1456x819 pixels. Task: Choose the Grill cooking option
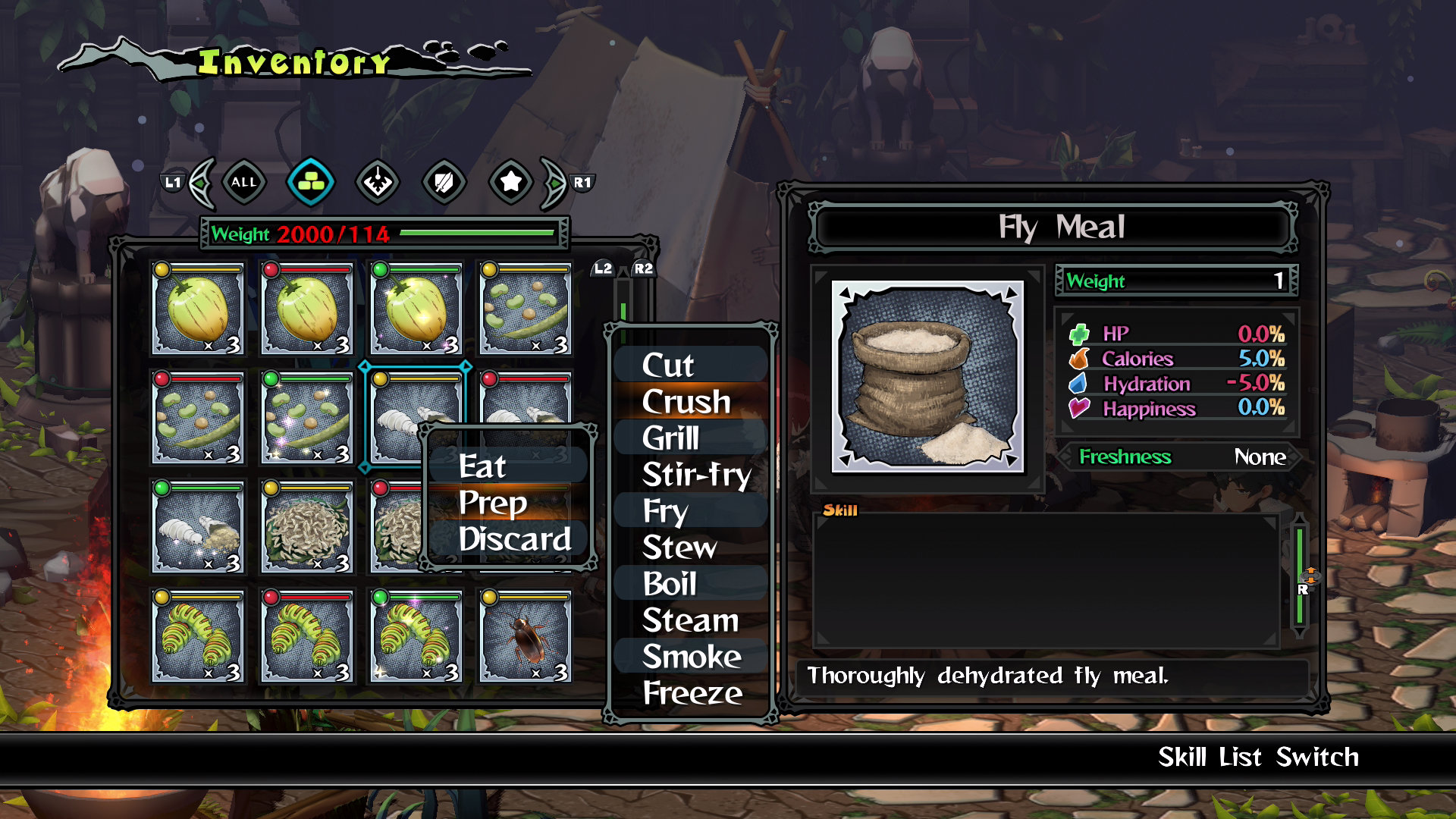670,438
